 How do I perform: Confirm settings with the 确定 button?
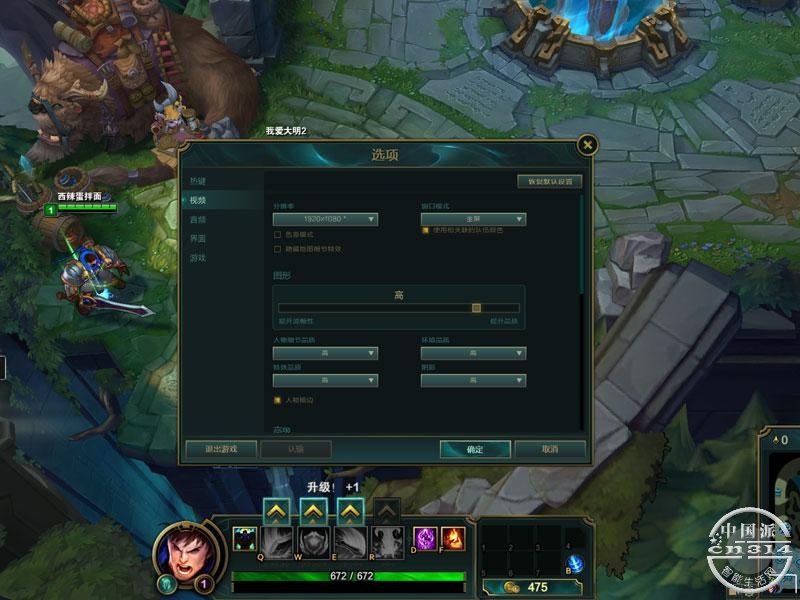point(475,449)
